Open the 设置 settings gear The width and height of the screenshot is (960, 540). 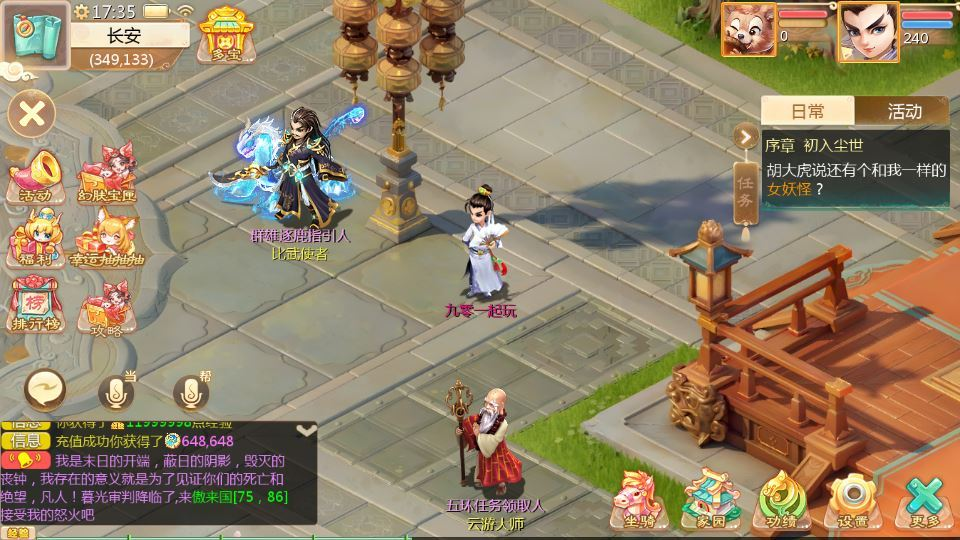(853, 498)
